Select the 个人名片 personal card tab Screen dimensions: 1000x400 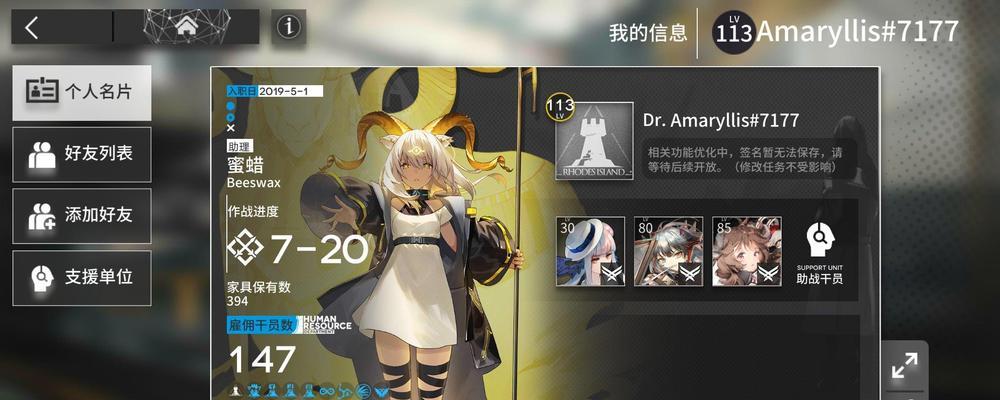click(x=82, y=93)
